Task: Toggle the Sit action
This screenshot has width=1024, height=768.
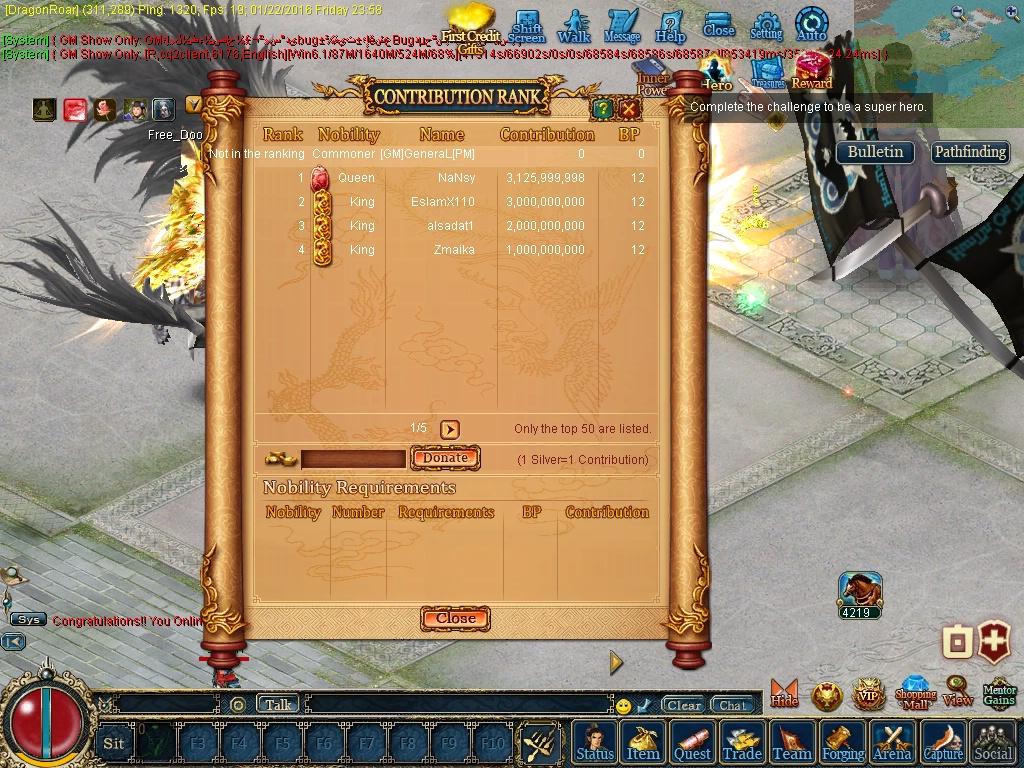Action: 114,743
